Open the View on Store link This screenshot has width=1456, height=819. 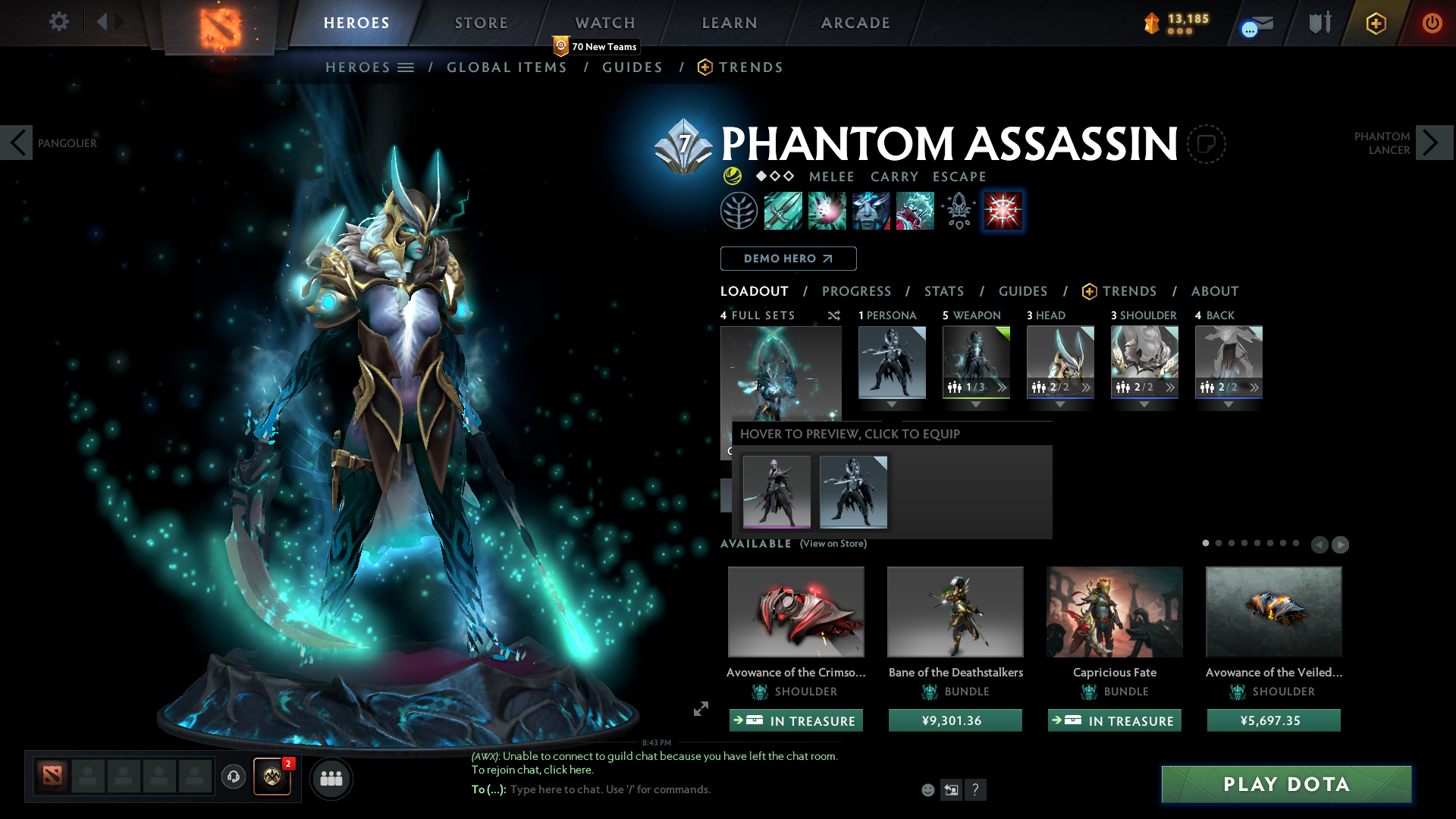[833, 544]
